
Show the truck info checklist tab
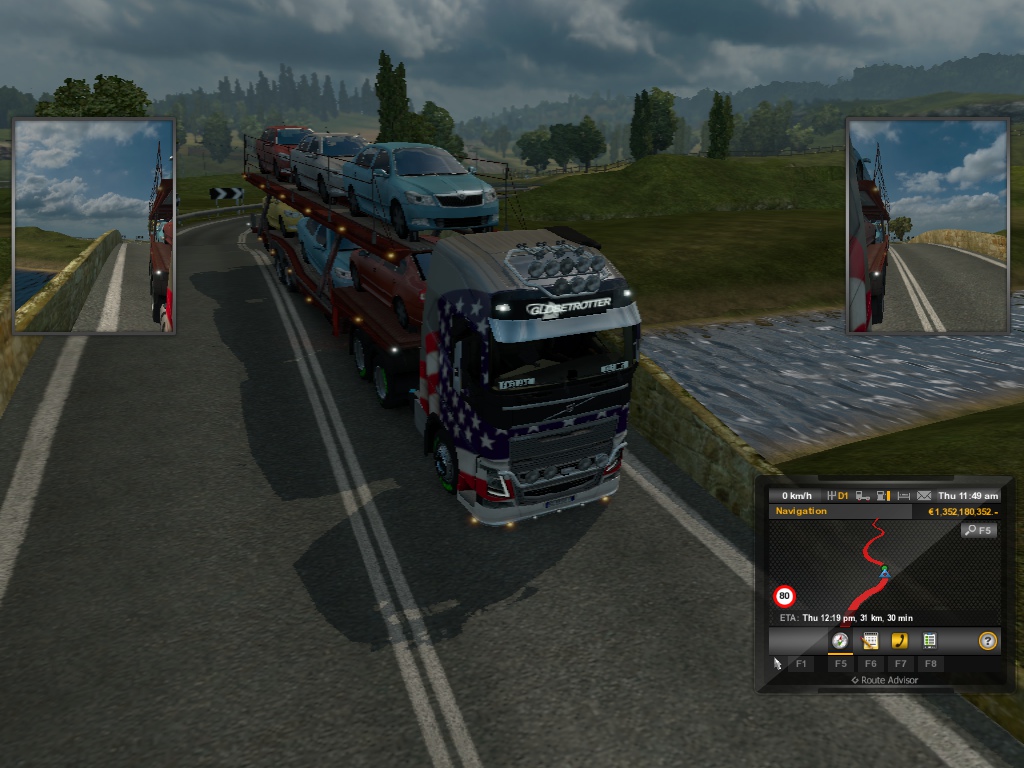tap(929, 641)
